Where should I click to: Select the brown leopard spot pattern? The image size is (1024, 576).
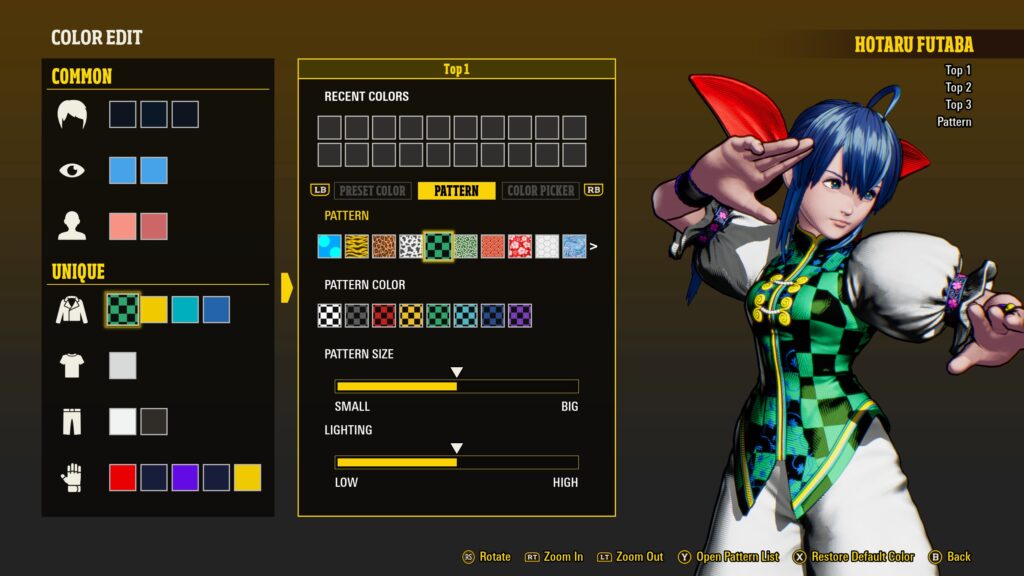pyautogui.click(x=384, y=246)
